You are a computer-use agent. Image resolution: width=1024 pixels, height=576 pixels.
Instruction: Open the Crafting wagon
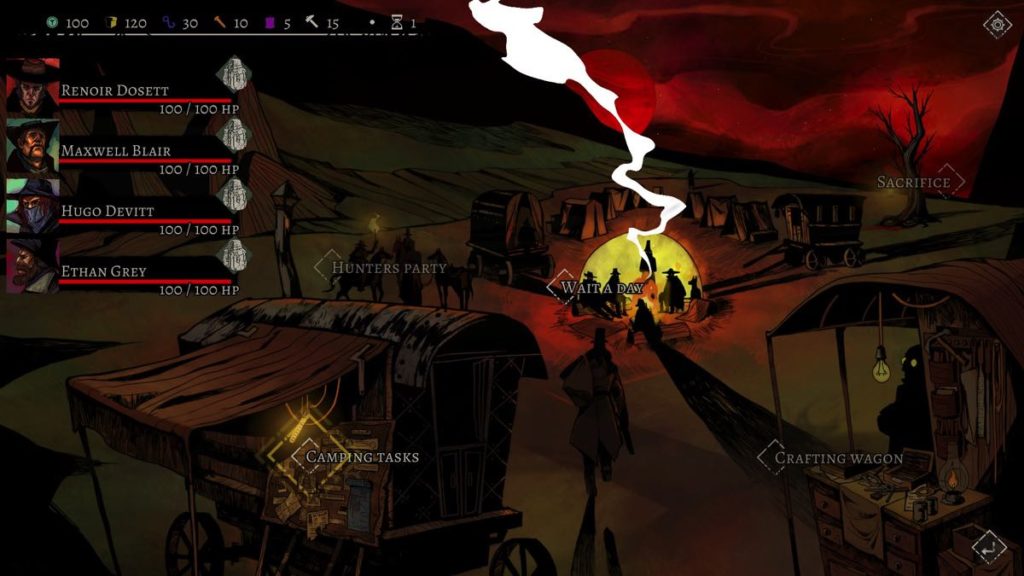[839, 459]
